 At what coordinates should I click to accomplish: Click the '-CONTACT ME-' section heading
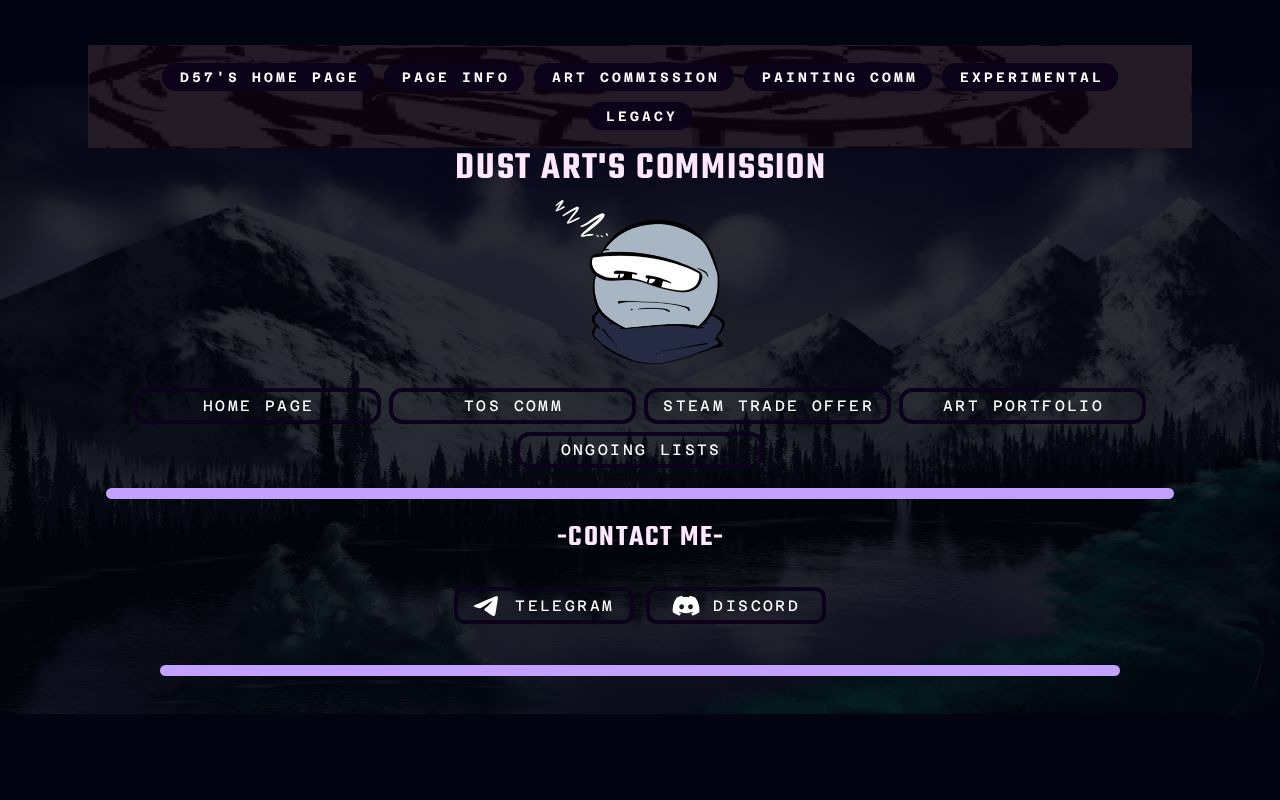tap(640, 536)
